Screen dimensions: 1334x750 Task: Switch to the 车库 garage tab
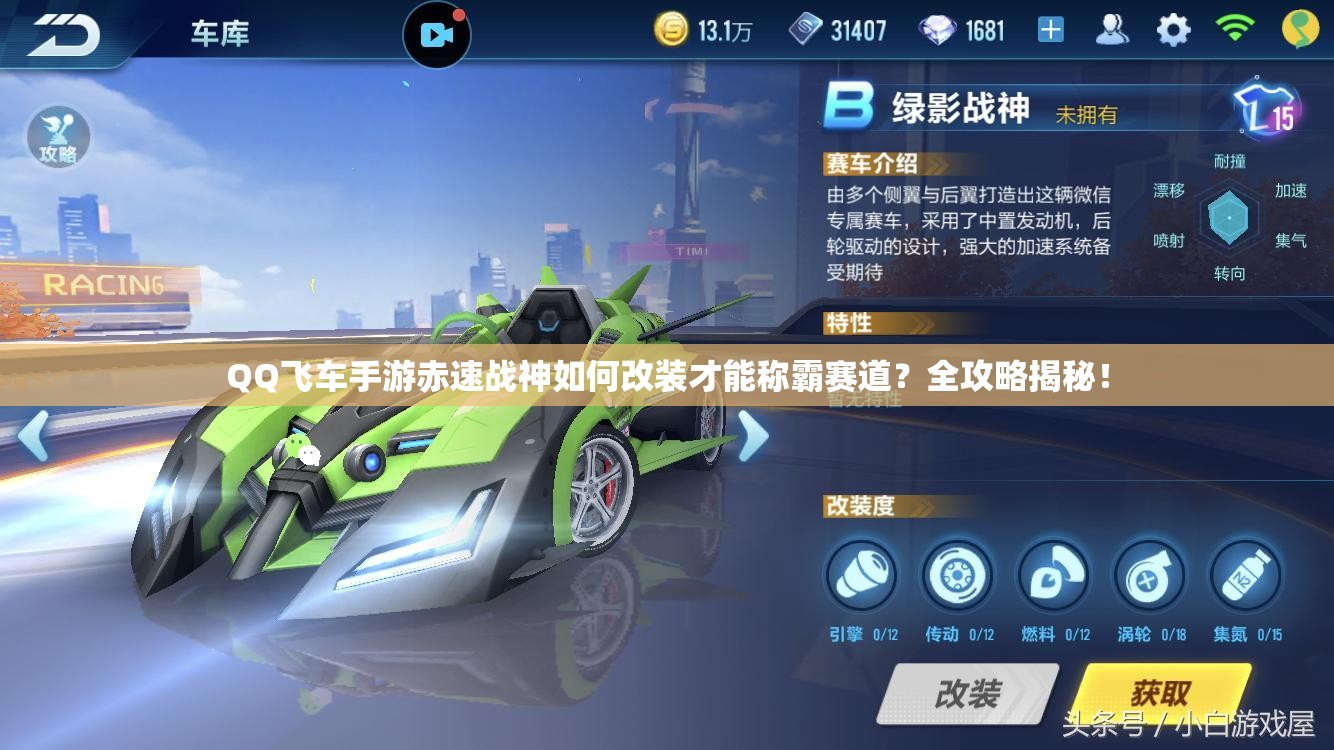(x=218, y=32)
